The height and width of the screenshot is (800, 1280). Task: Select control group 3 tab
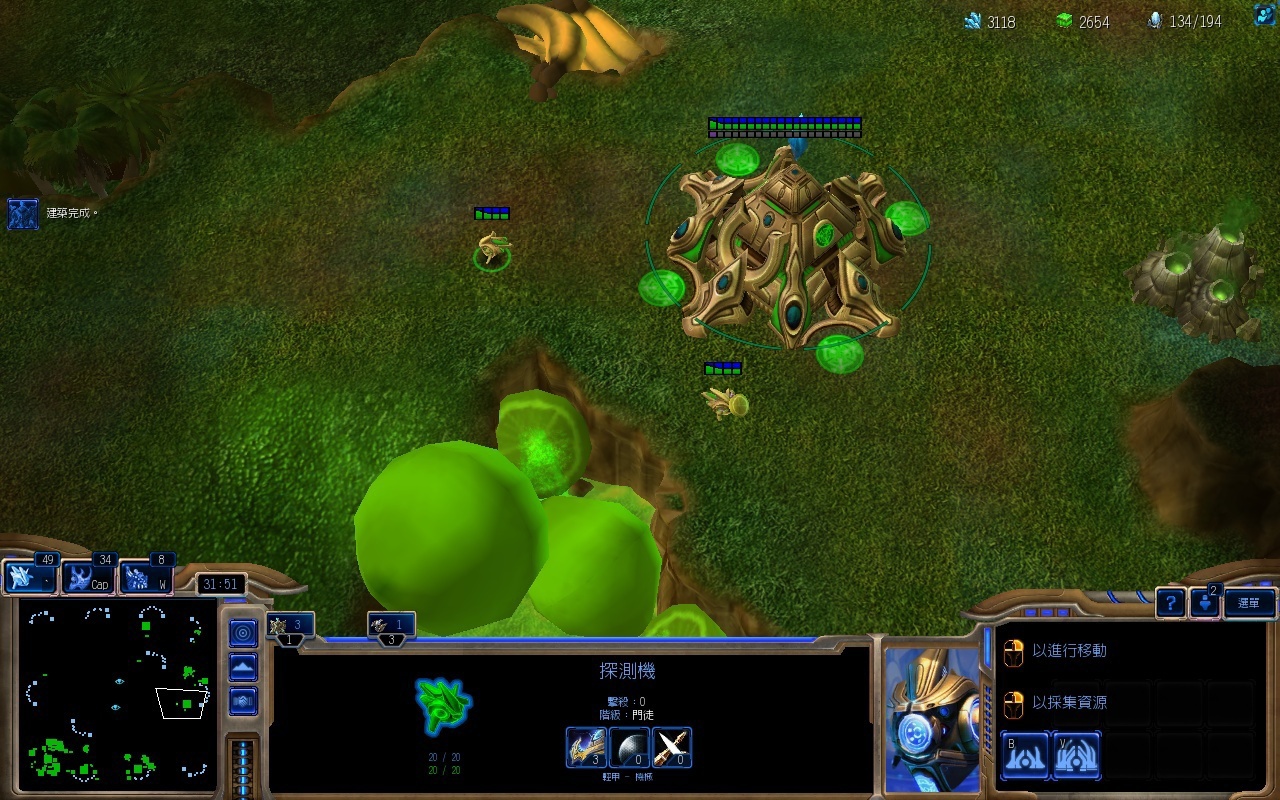tap(391, 627)
